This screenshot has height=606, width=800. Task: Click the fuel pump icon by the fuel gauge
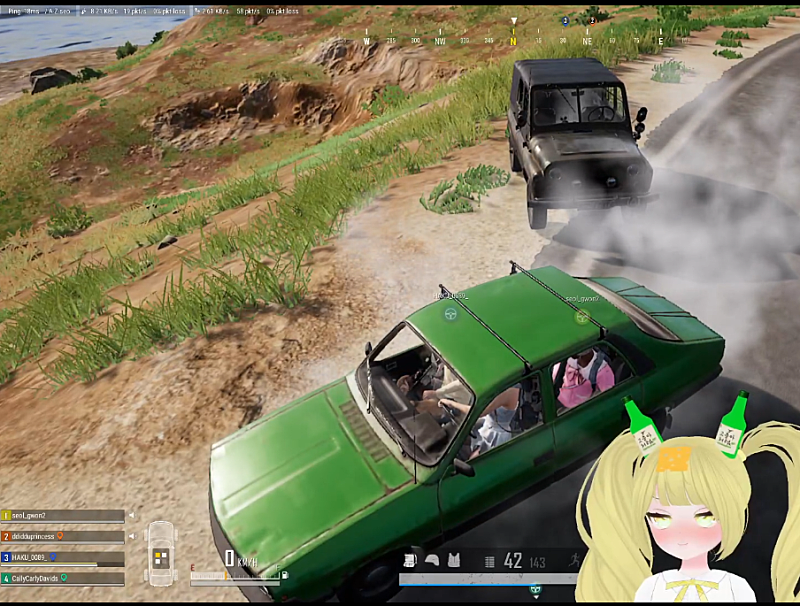pyautogui.click(x=285, y=574)
